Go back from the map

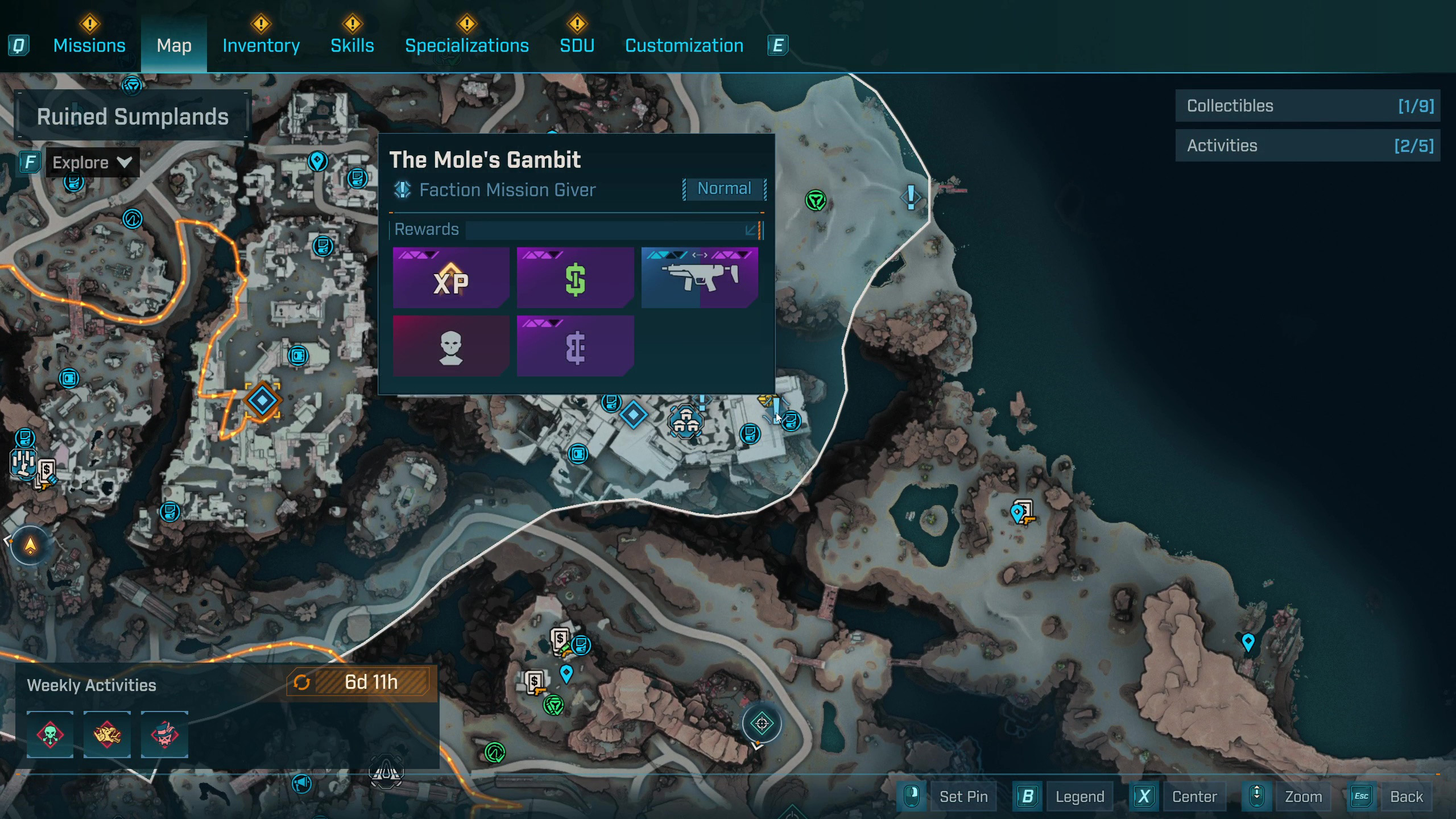click(x=1406, y=796)
